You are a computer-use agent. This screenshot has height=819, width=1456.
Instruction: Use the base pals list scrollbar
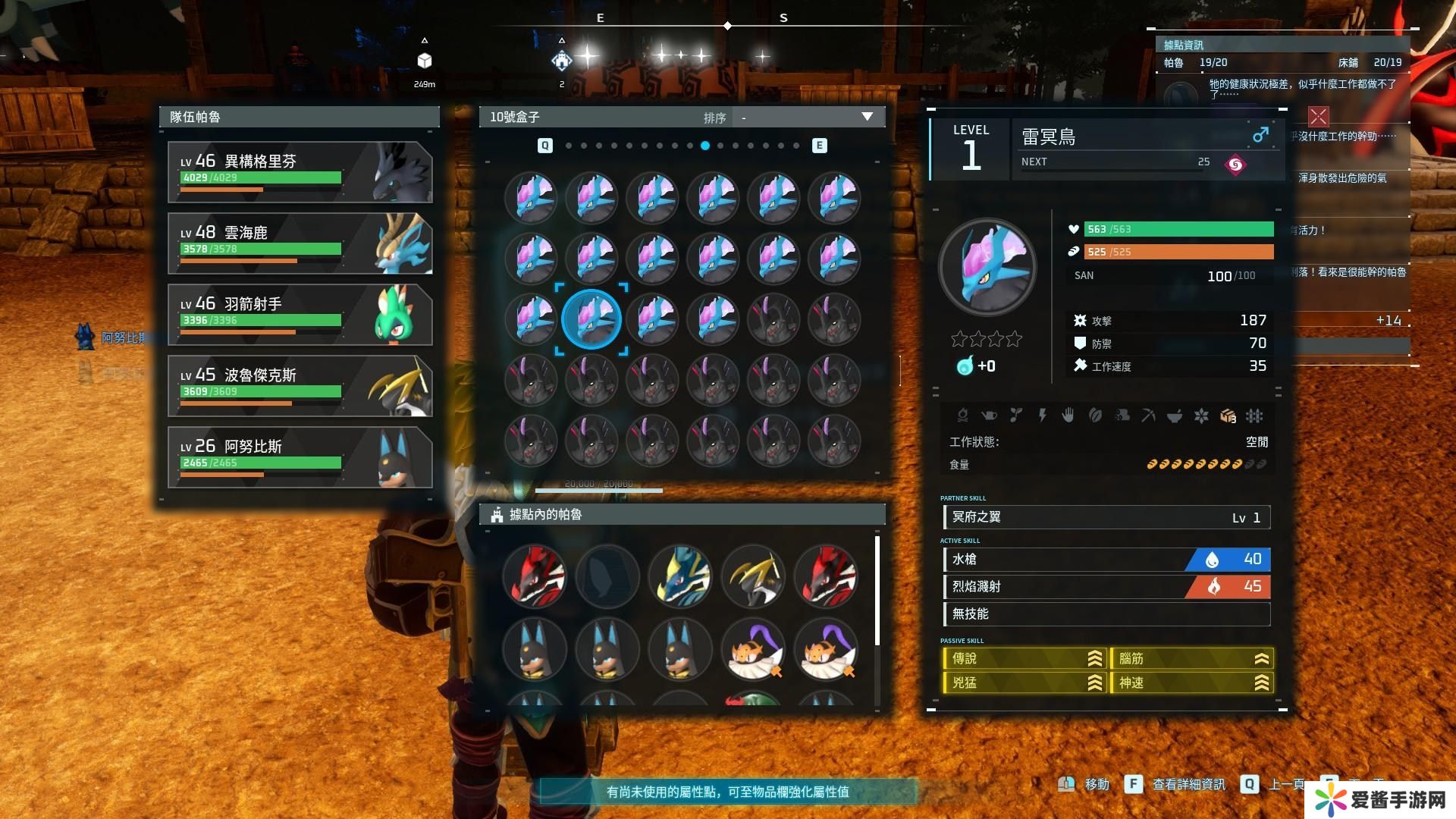coord(877,591)
